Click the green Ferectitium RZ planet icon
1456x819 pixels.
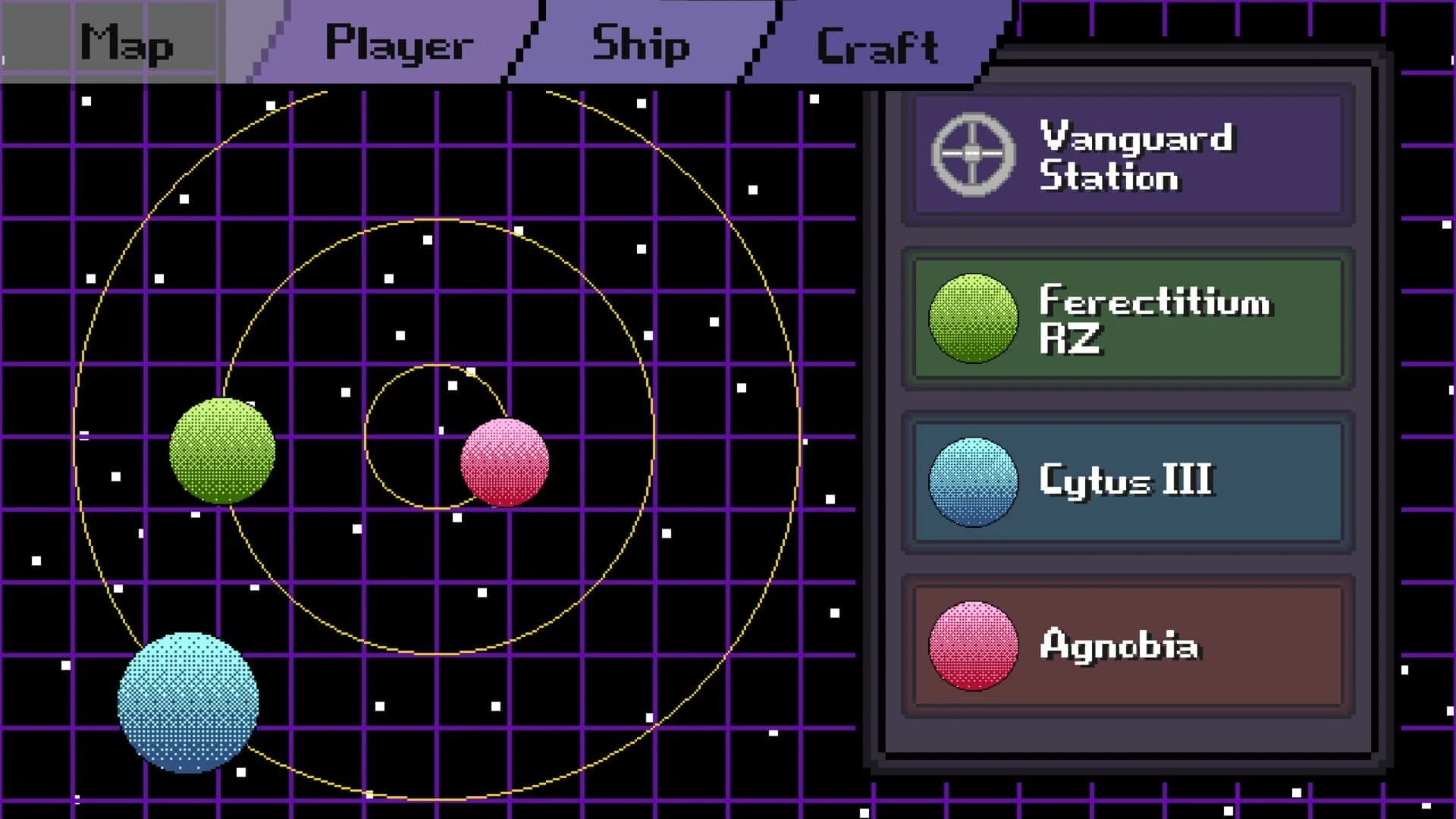973,318
